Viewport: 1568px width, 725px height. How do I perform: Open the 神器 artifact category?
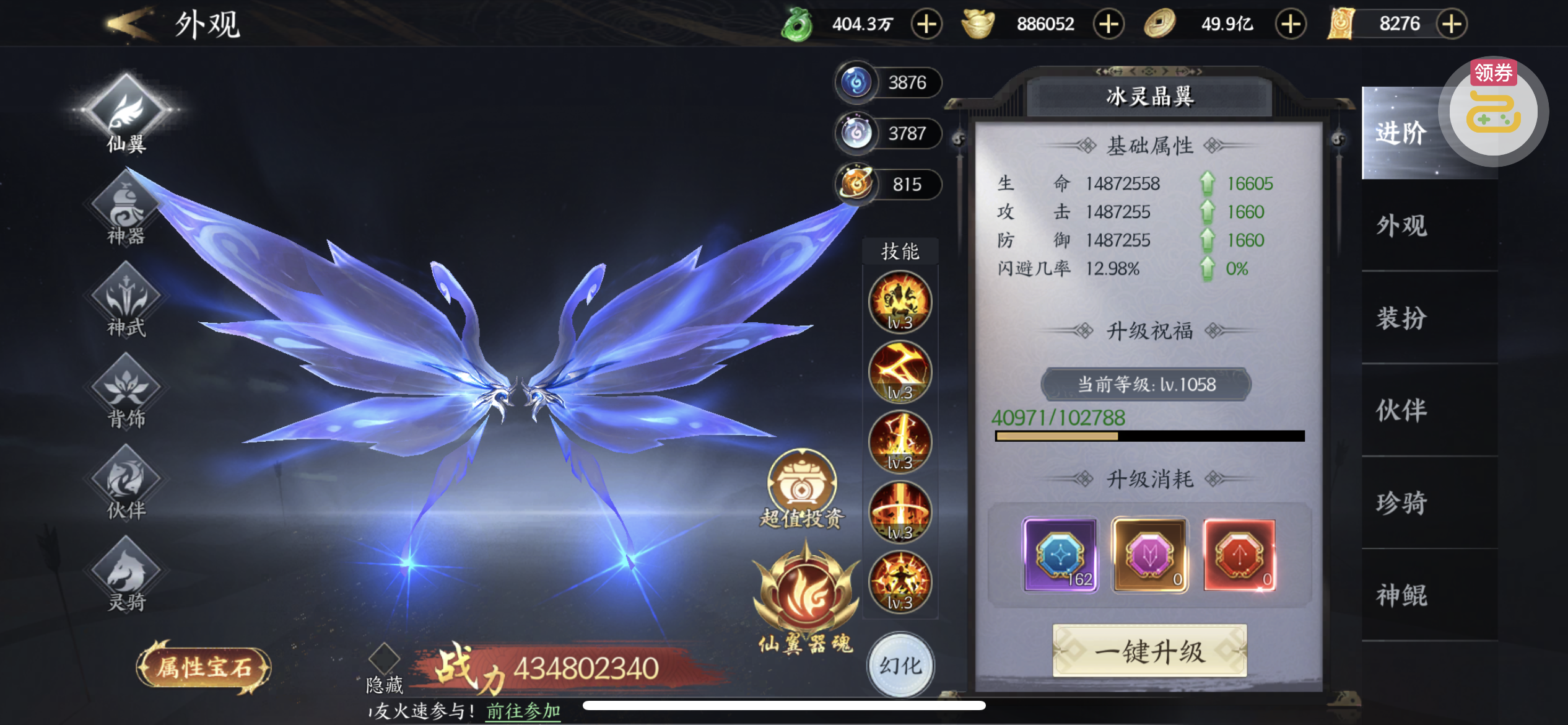[126, 211]
